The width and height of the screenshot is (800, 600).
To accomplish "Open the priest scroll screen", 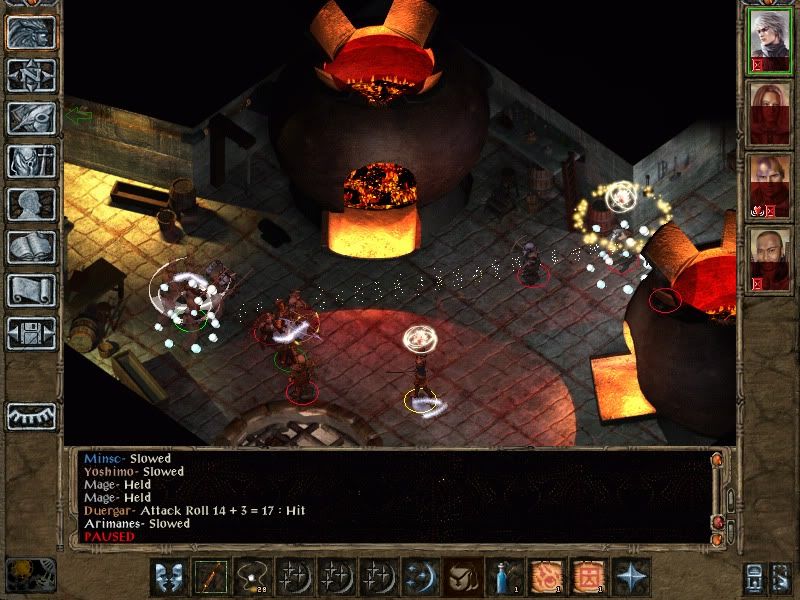I will point(30,290).
